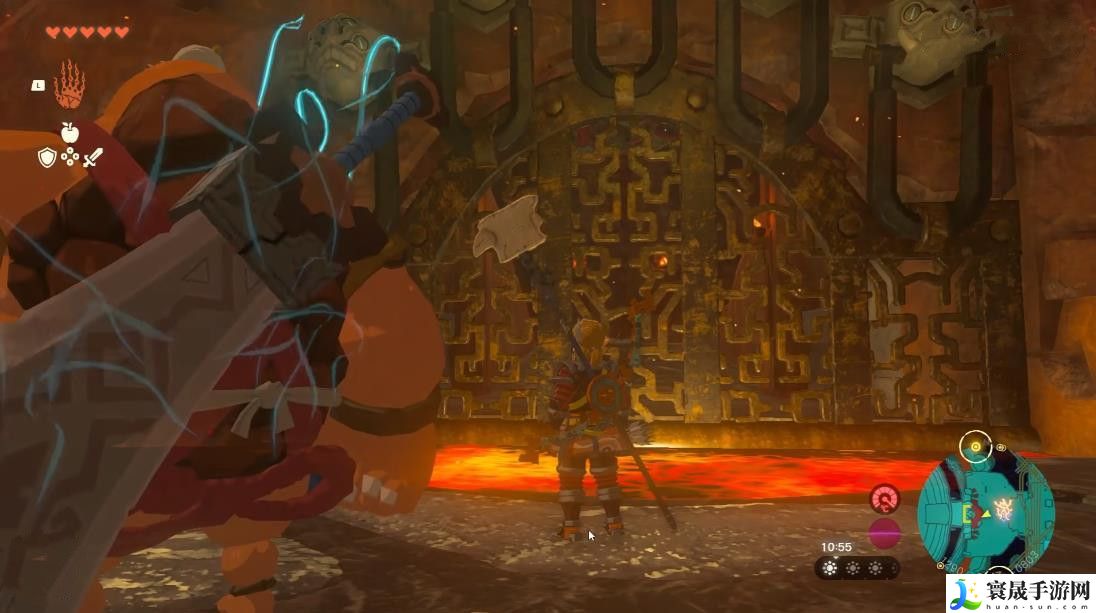The height and width of the screenshot is (613, 1096).
Task: Open the huan-sun.com watermark logo
Action: [x=1018, y=592]
